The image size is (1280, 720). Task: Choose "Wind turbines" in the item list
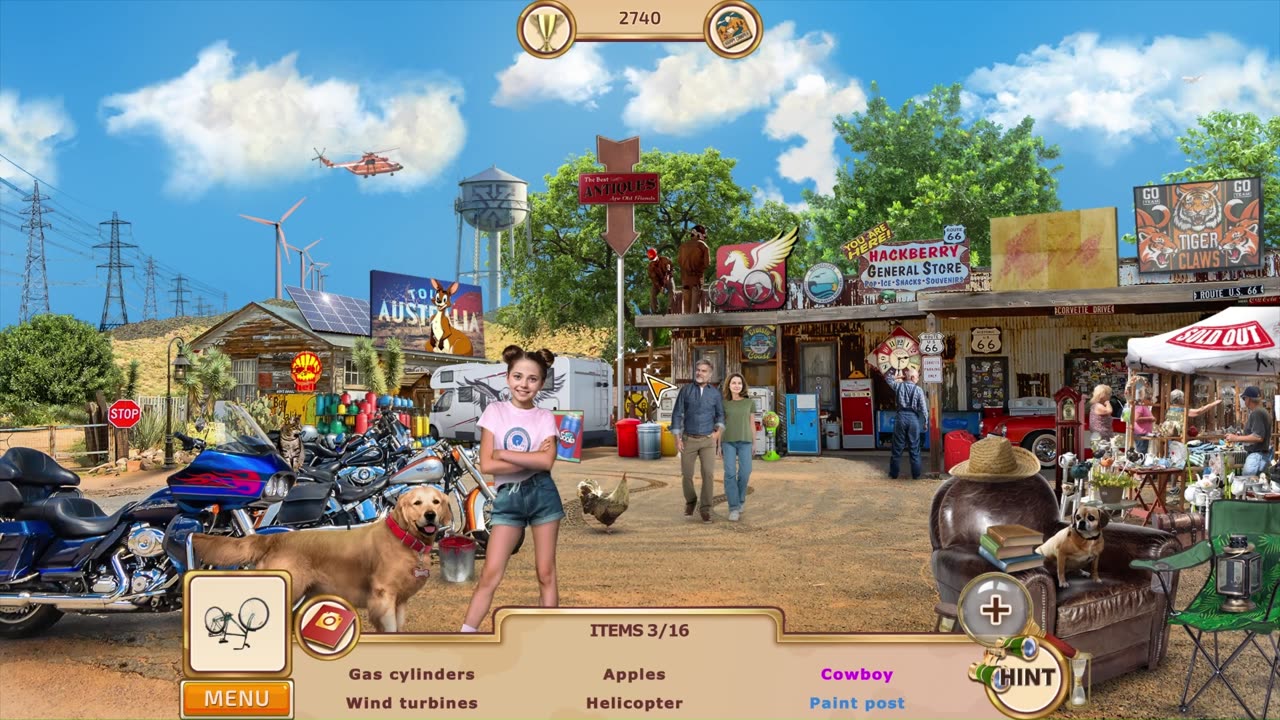[411, 703]
